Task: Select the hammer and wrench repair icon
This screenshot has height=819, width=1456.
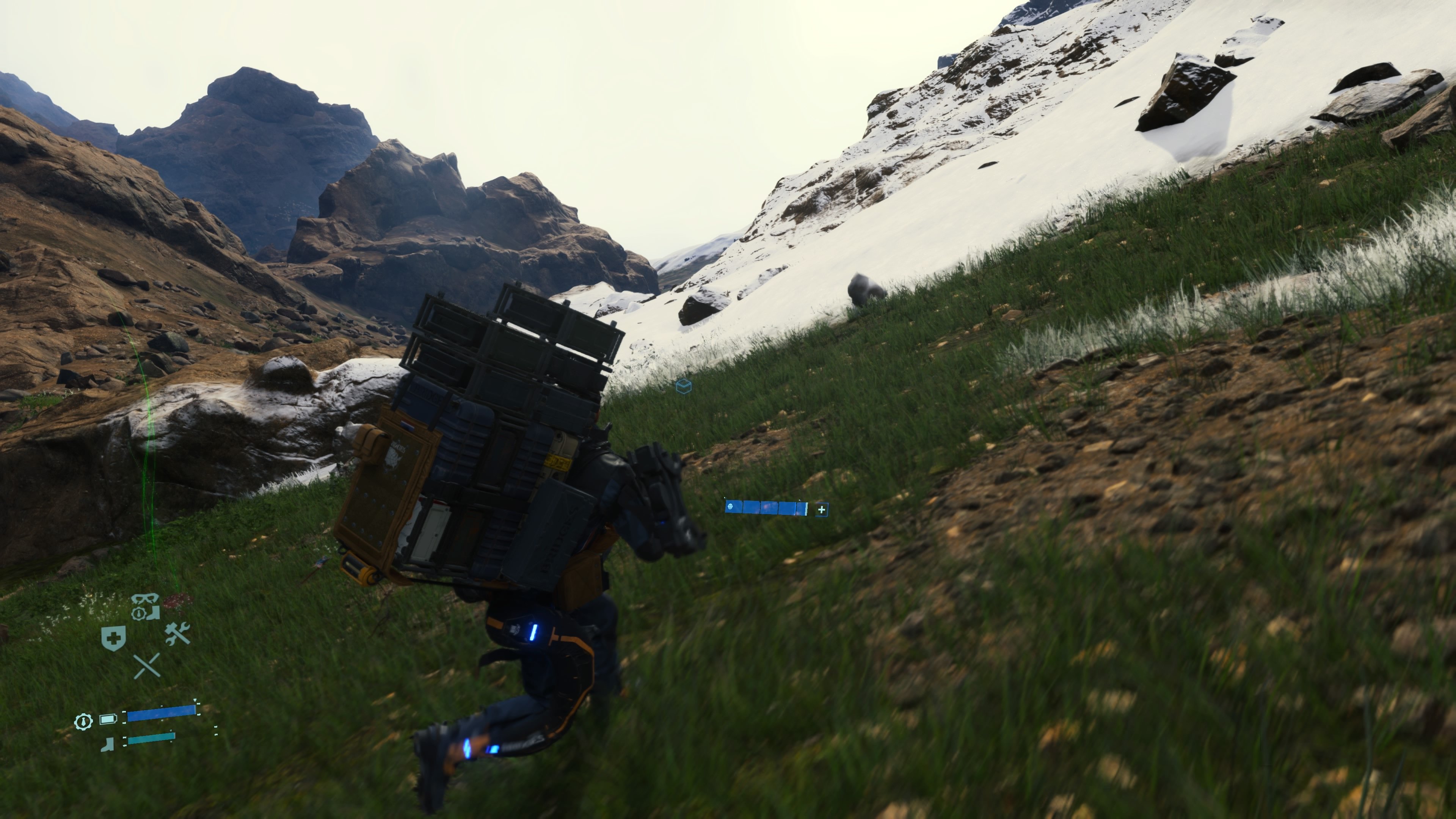Action: click(177, 634)
